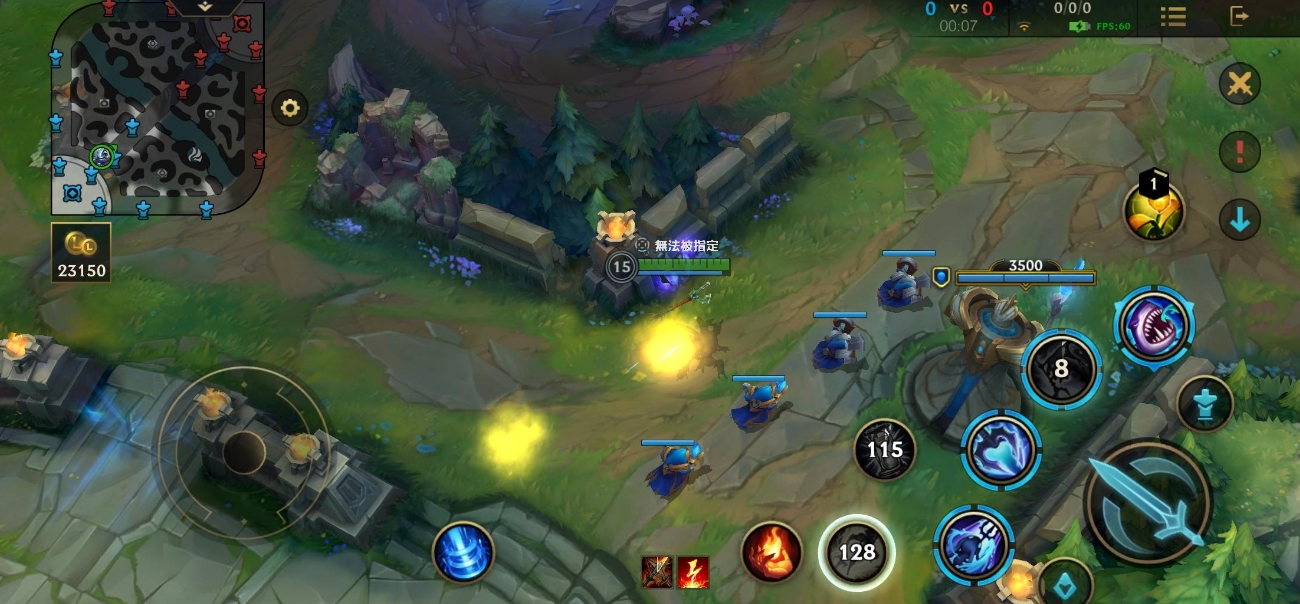
Task: Open settings with the gear icon
Action: tap(290, 108)
